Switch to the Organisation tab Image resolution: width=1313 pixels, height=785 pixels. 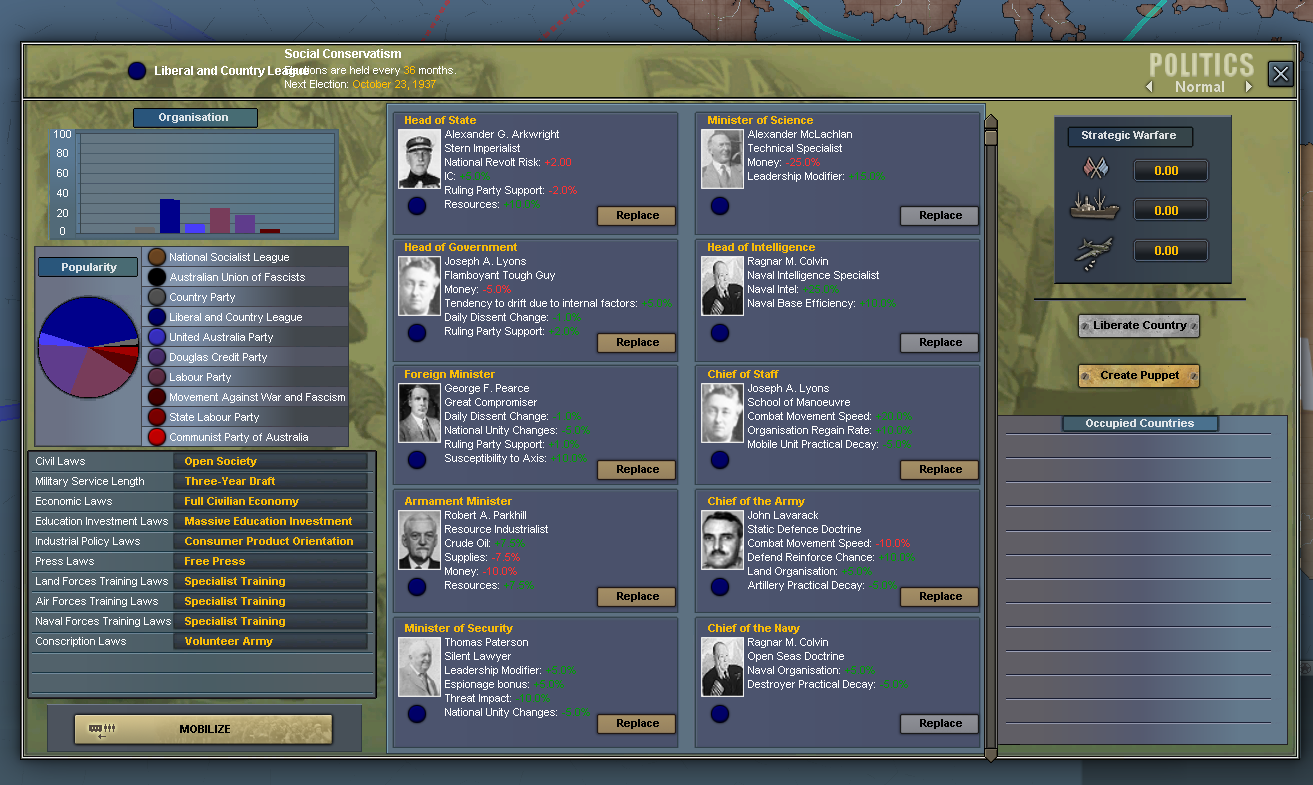194,117
